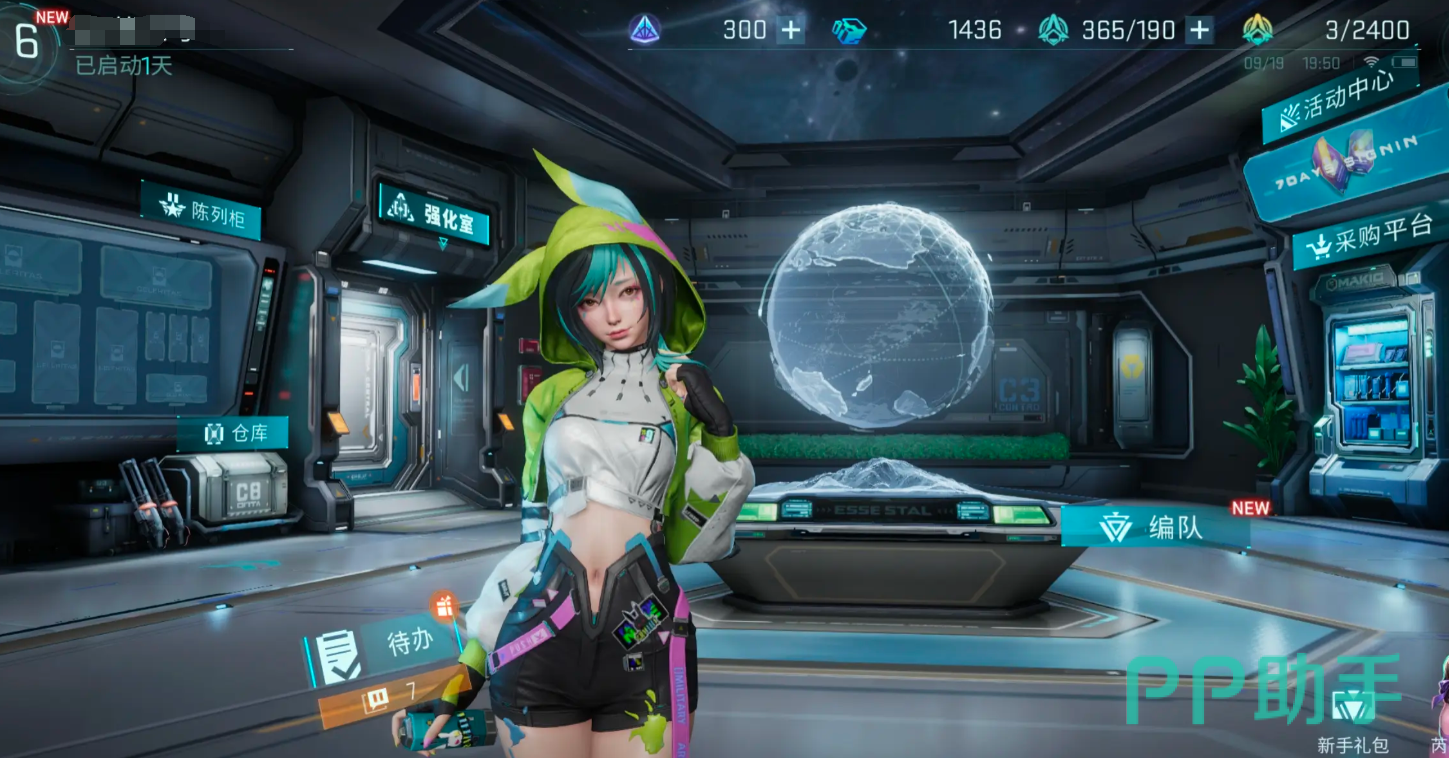
Task: Click the gift box icon above 待办
Action: (x=445, y=605)
